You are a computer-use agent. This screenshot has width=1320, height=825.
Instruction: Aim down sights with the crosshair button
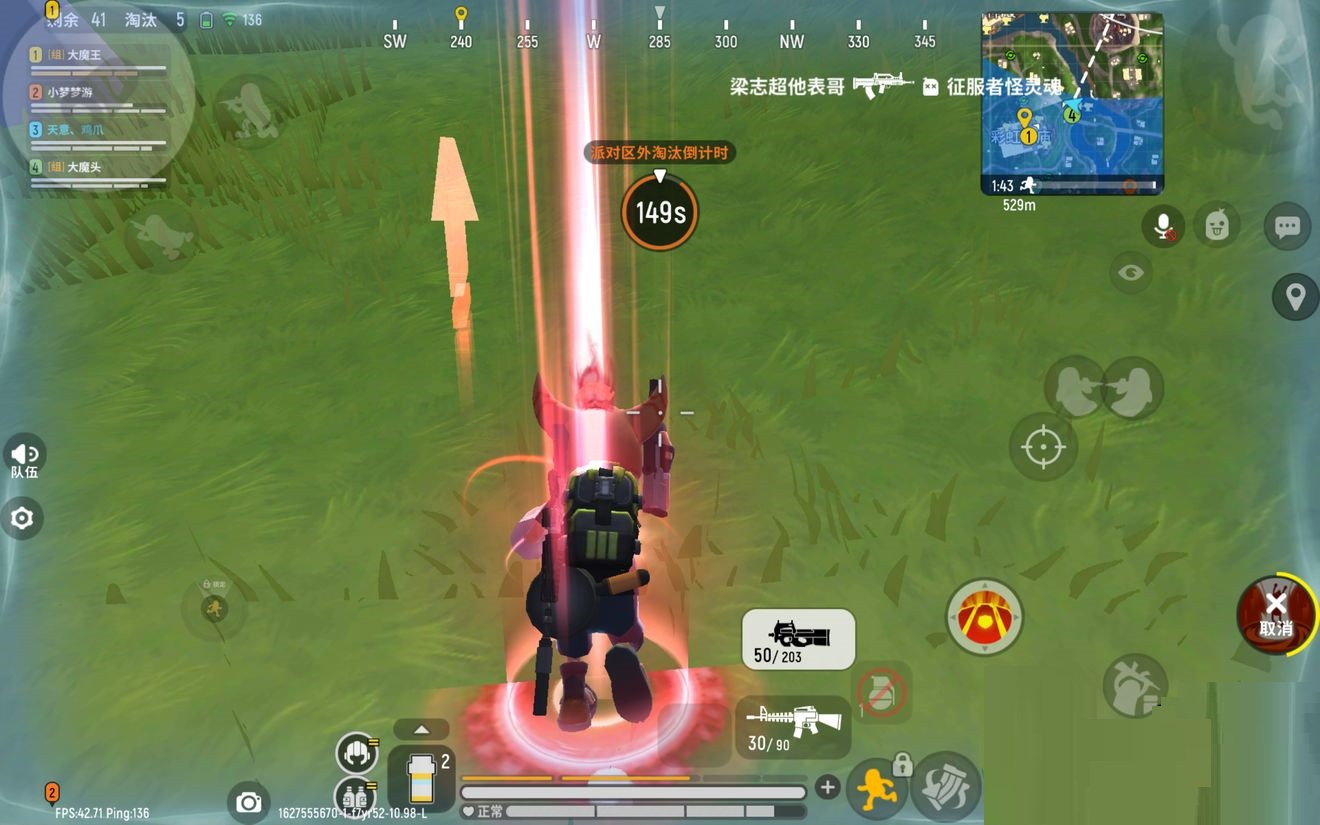tap(1043, 446)
